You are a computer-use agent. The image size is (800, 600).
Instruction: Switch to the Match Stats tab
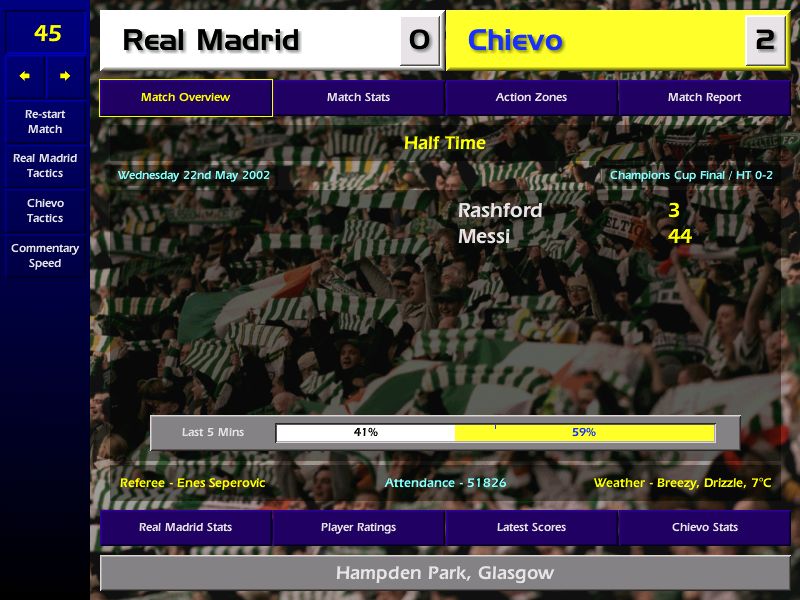358,98
